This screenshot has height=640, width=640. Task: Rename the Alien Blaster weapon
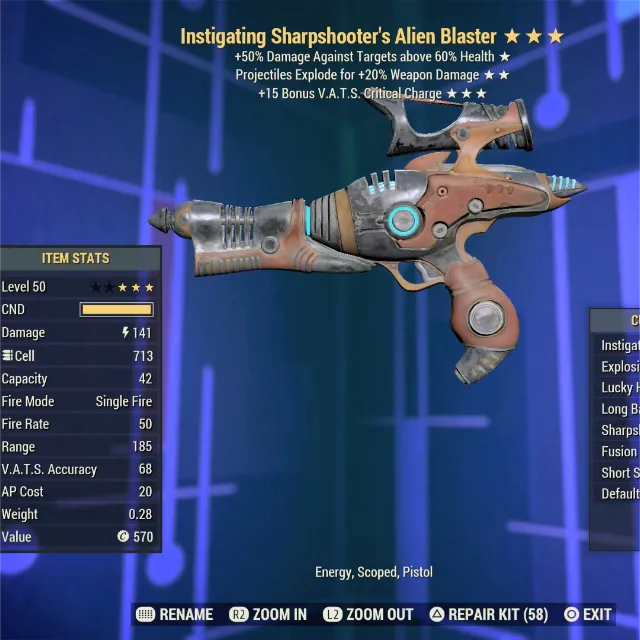tap(174, 614)
